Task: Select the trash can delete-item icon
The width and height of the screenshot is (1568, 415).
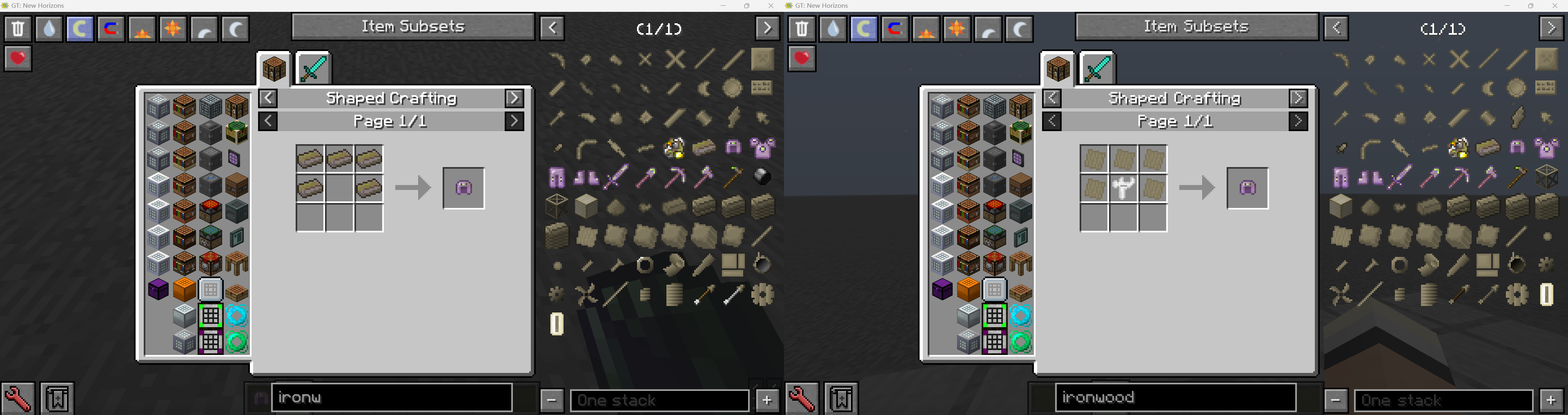Action: [18, 28]
